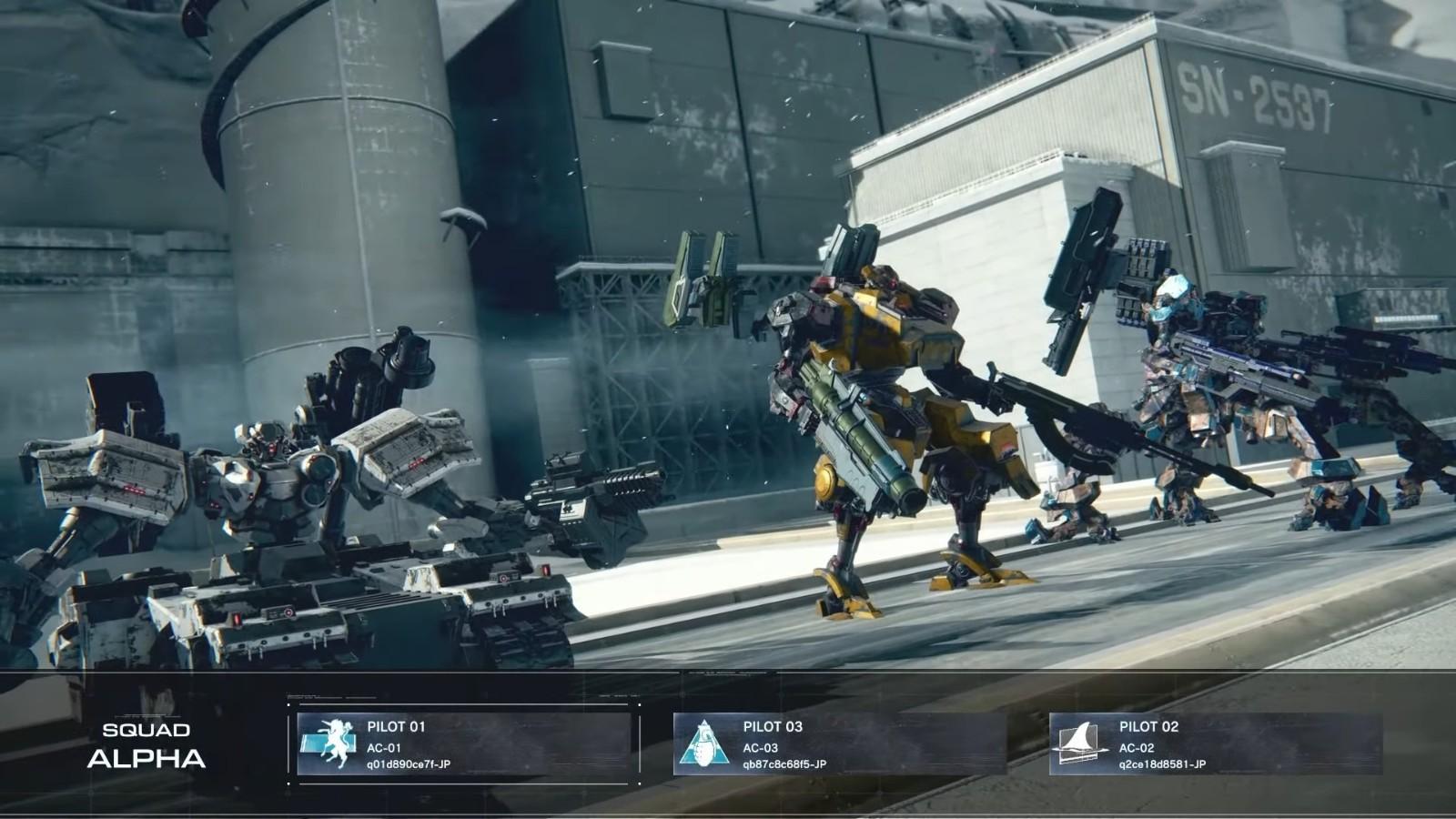Viewport: 1456px width, 819px height.
Task: Click the shark fin emblem for Pilot 02
Action: coord(1080,742)
